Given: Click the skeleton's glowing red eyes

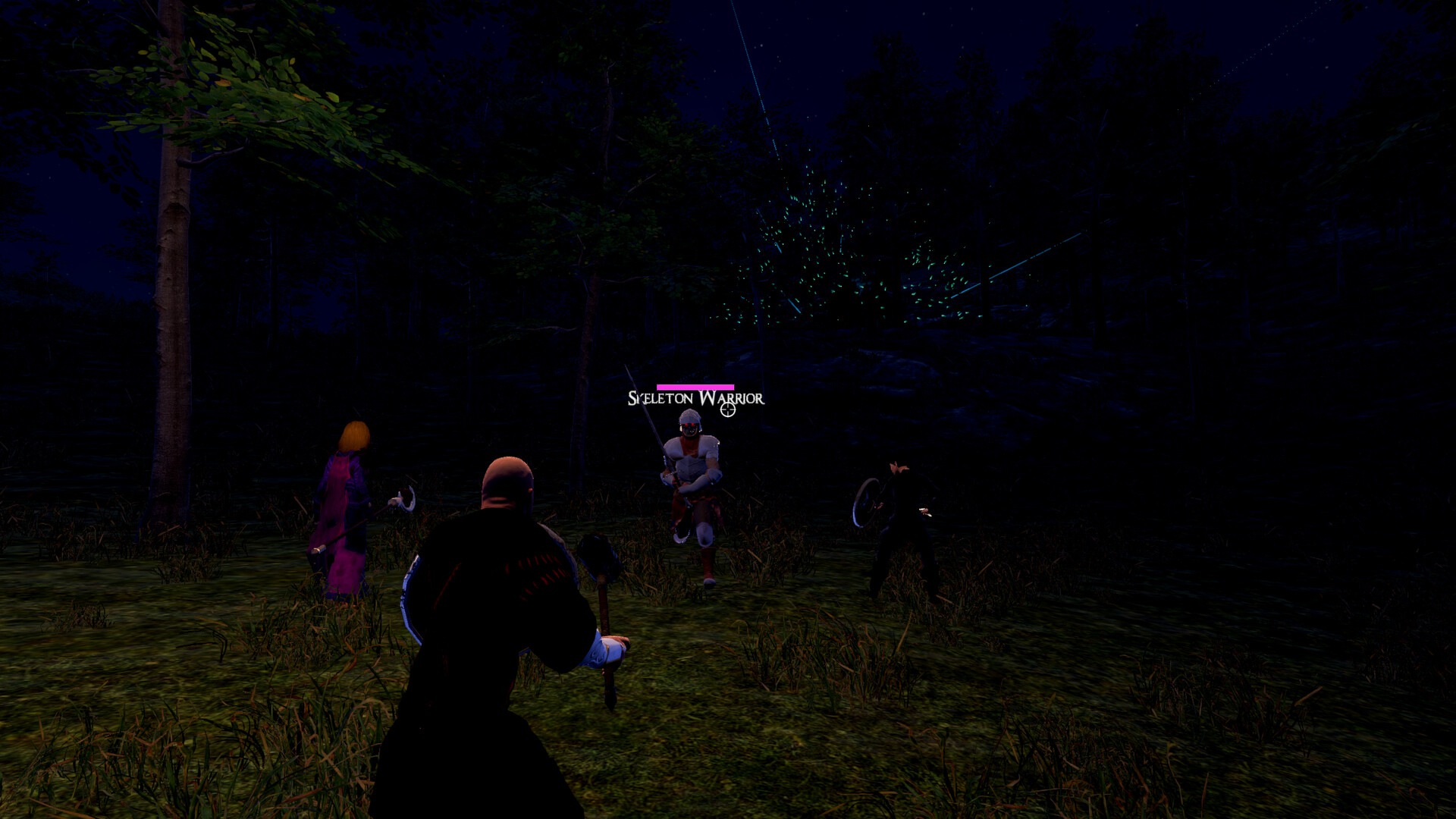Looking at the screenshot, I should (689, 425).
